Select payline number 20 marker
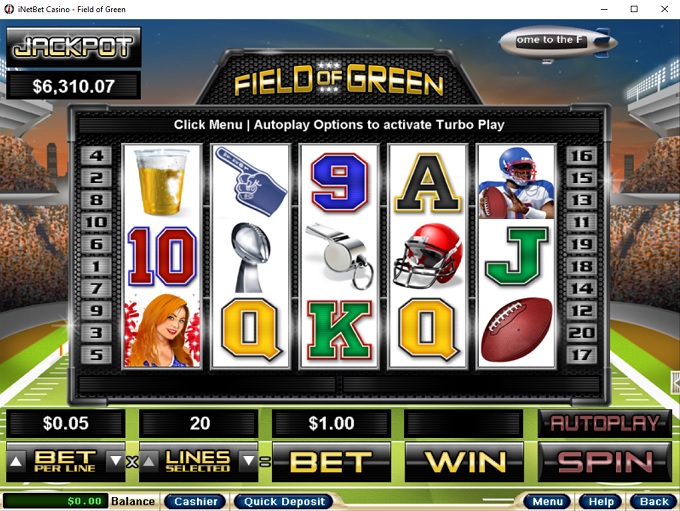Image resolution: width=680 pixels, height=511 pixels. pos(581,332)
